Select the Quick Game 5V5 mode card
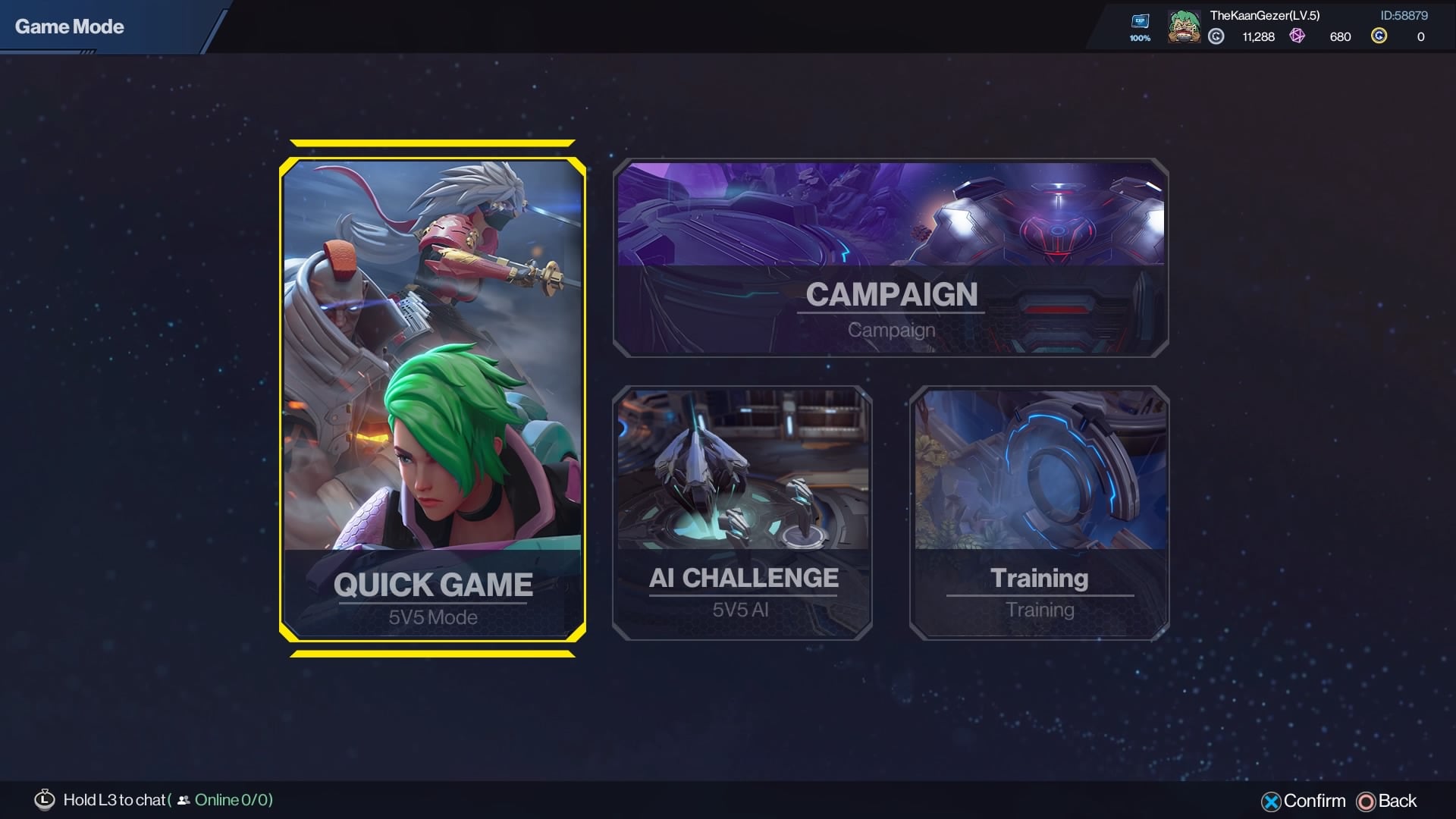The height and width of the screenshot is (819, 1456). tap(432, 399)
